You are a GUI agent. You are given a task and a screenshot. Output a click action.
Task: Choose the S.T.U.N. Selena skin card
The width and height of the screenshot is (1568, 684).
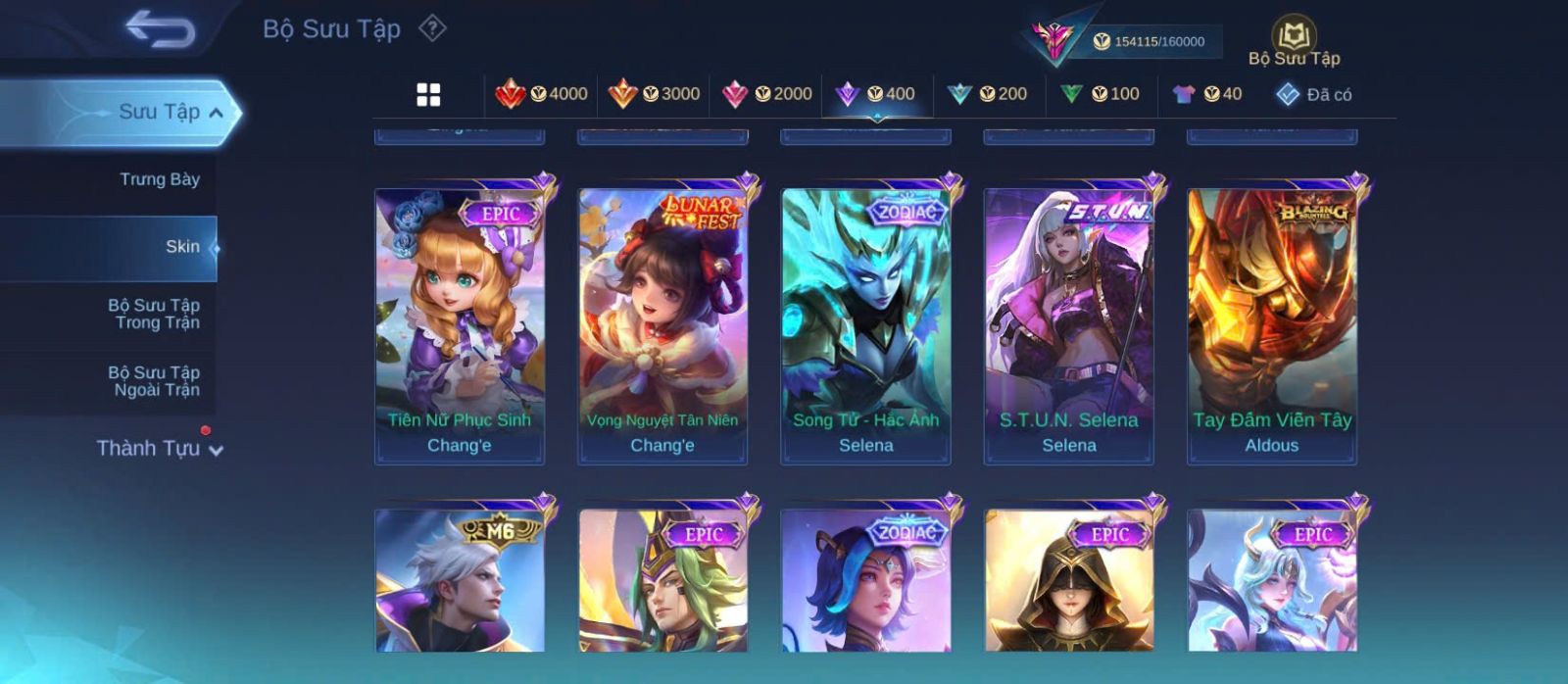click(1069, 325)
